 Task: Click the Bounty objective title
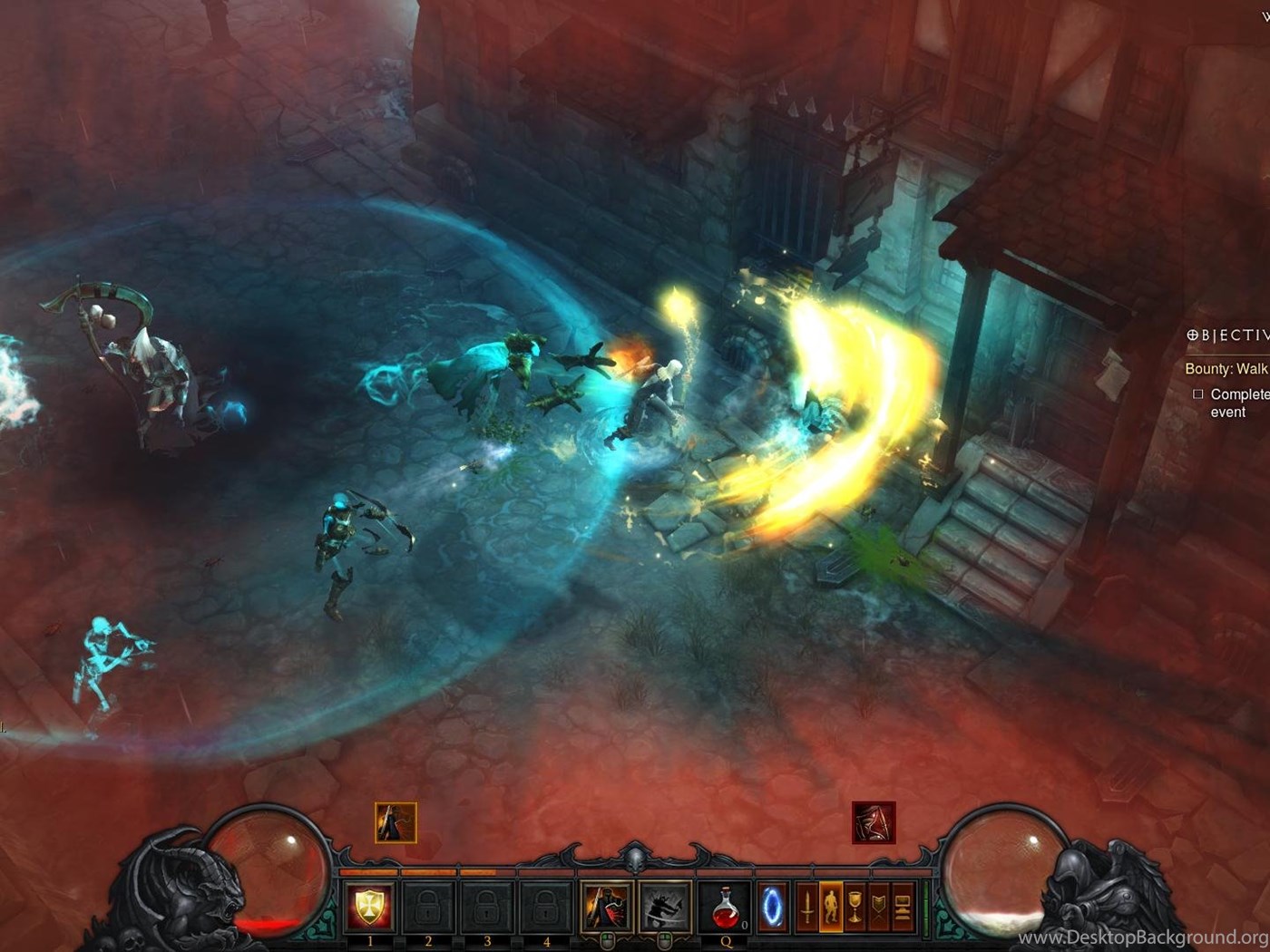tap(1226, 369)
